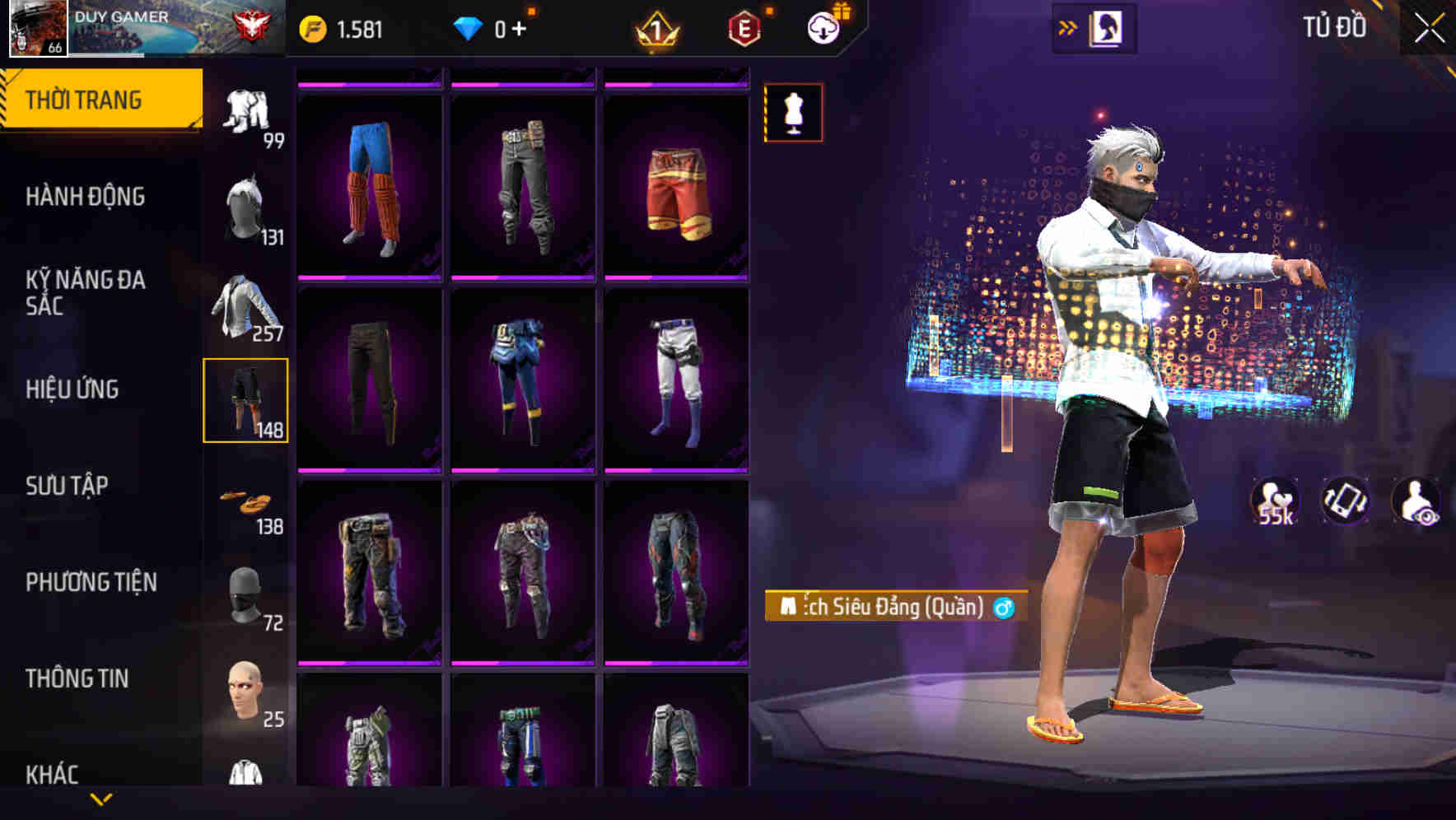Select the mannequin outfit preset icon

(x=792, y=114)
